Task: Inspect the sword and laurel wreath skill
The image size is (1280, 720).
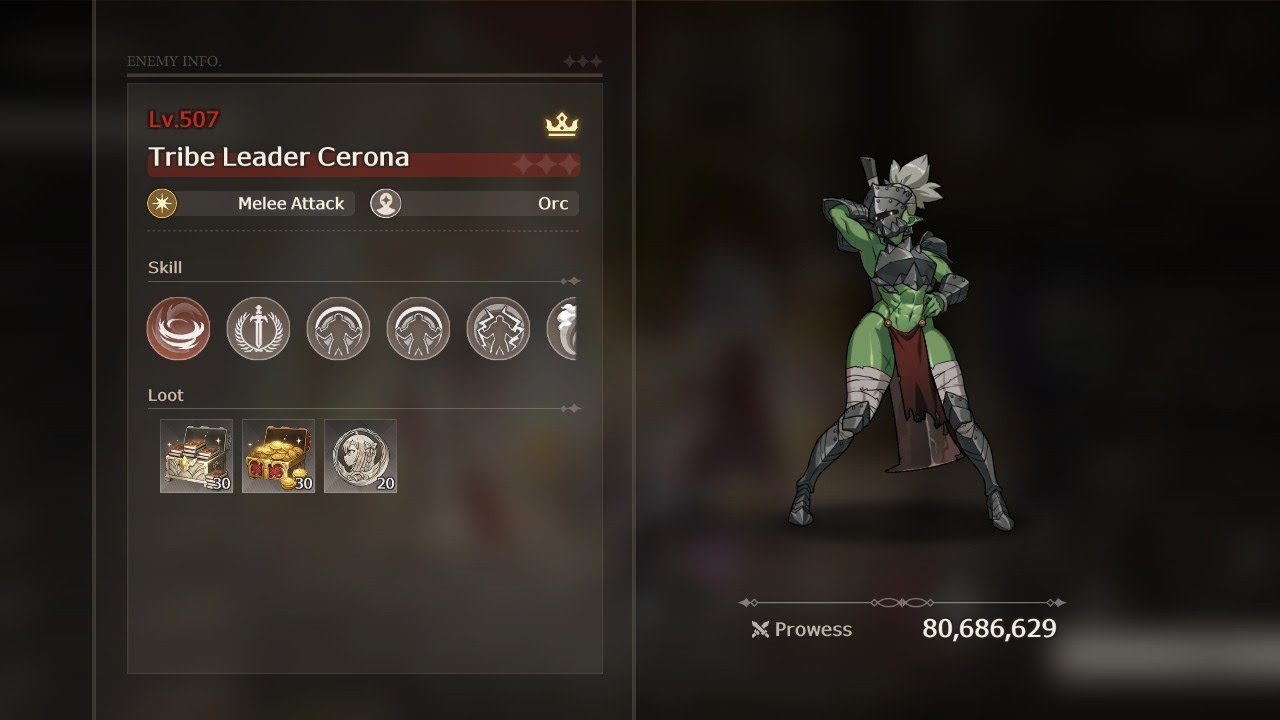Action: point(258,328)
